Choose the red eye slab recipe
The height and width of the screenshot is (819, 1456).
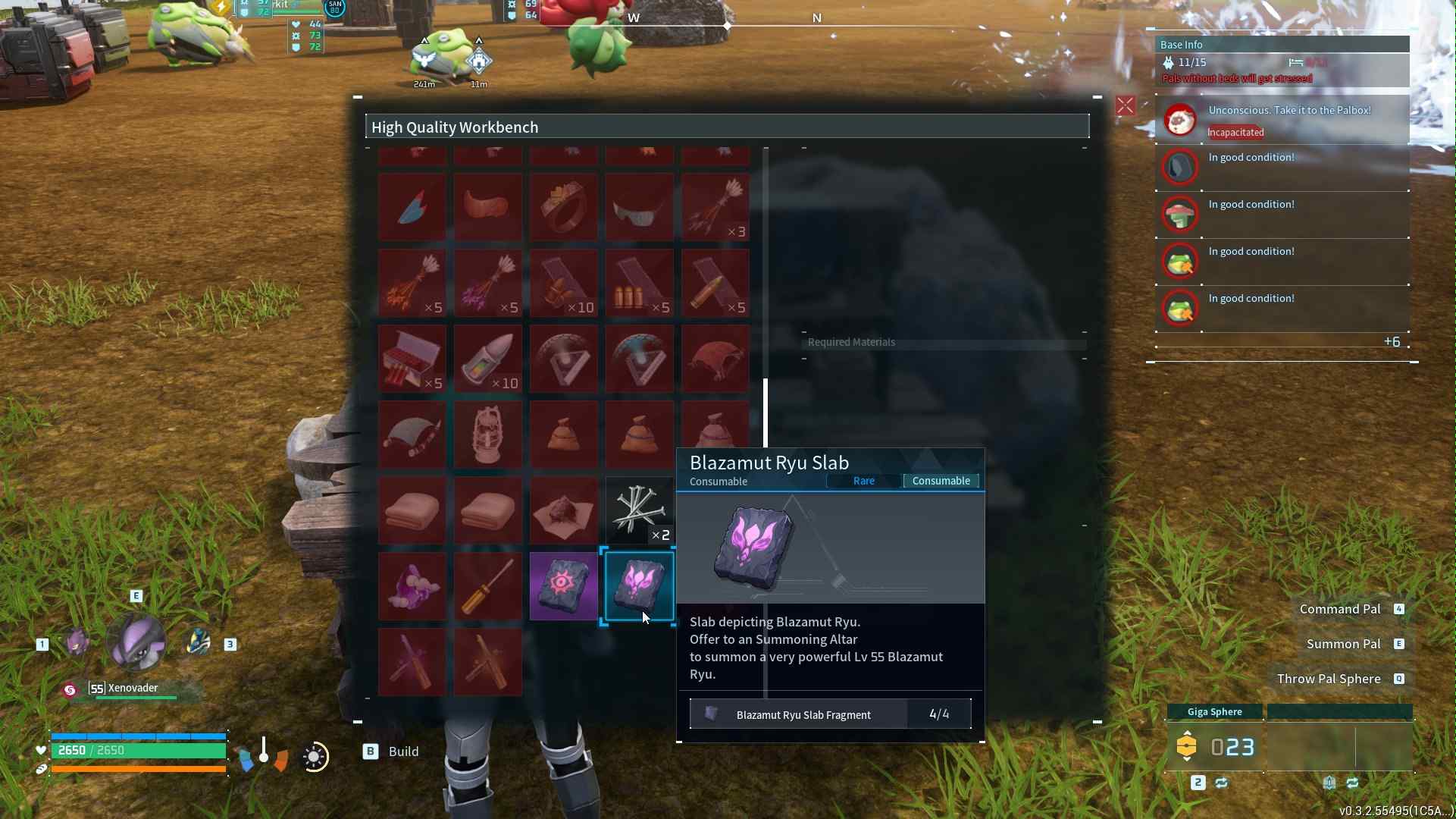(x=563, y=586)
